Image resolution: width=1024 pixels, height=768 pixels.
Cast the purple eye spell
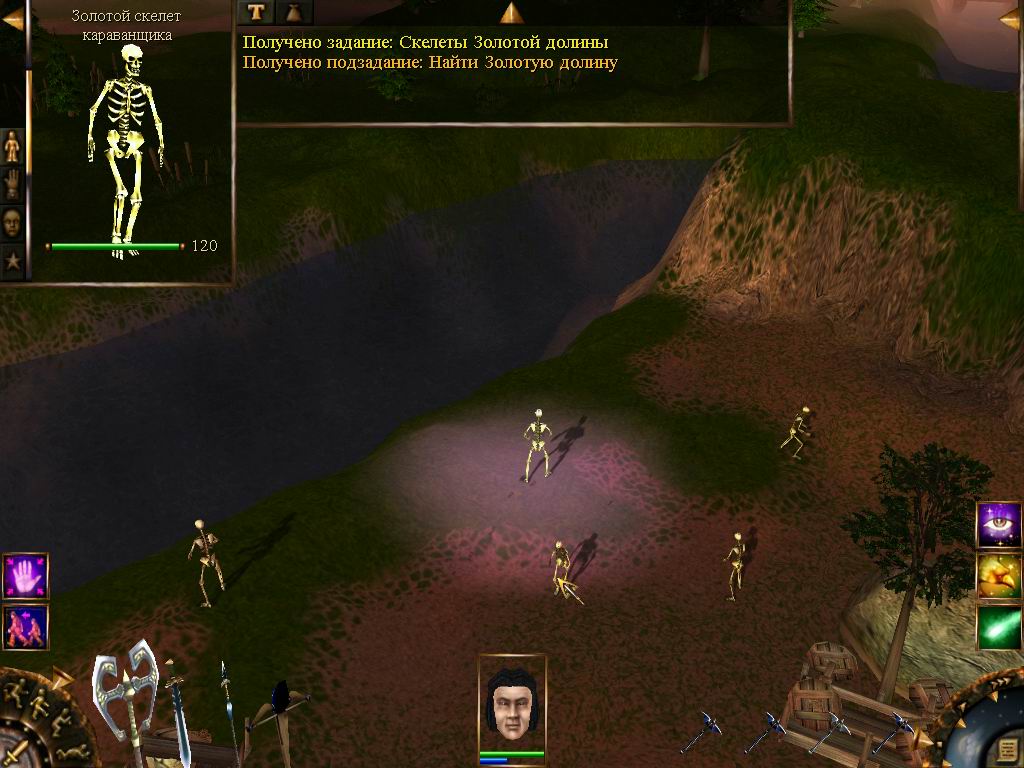[x=998, y=525]
